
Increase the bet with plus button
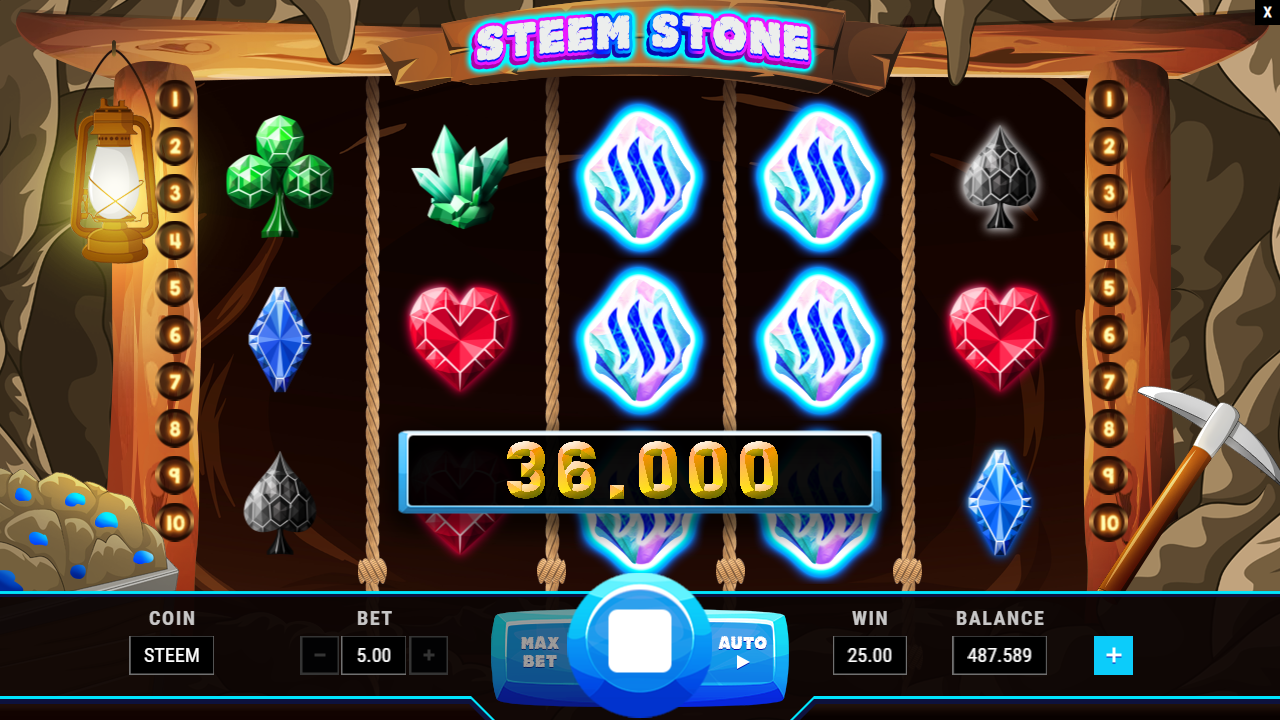(x=429, y=656)
